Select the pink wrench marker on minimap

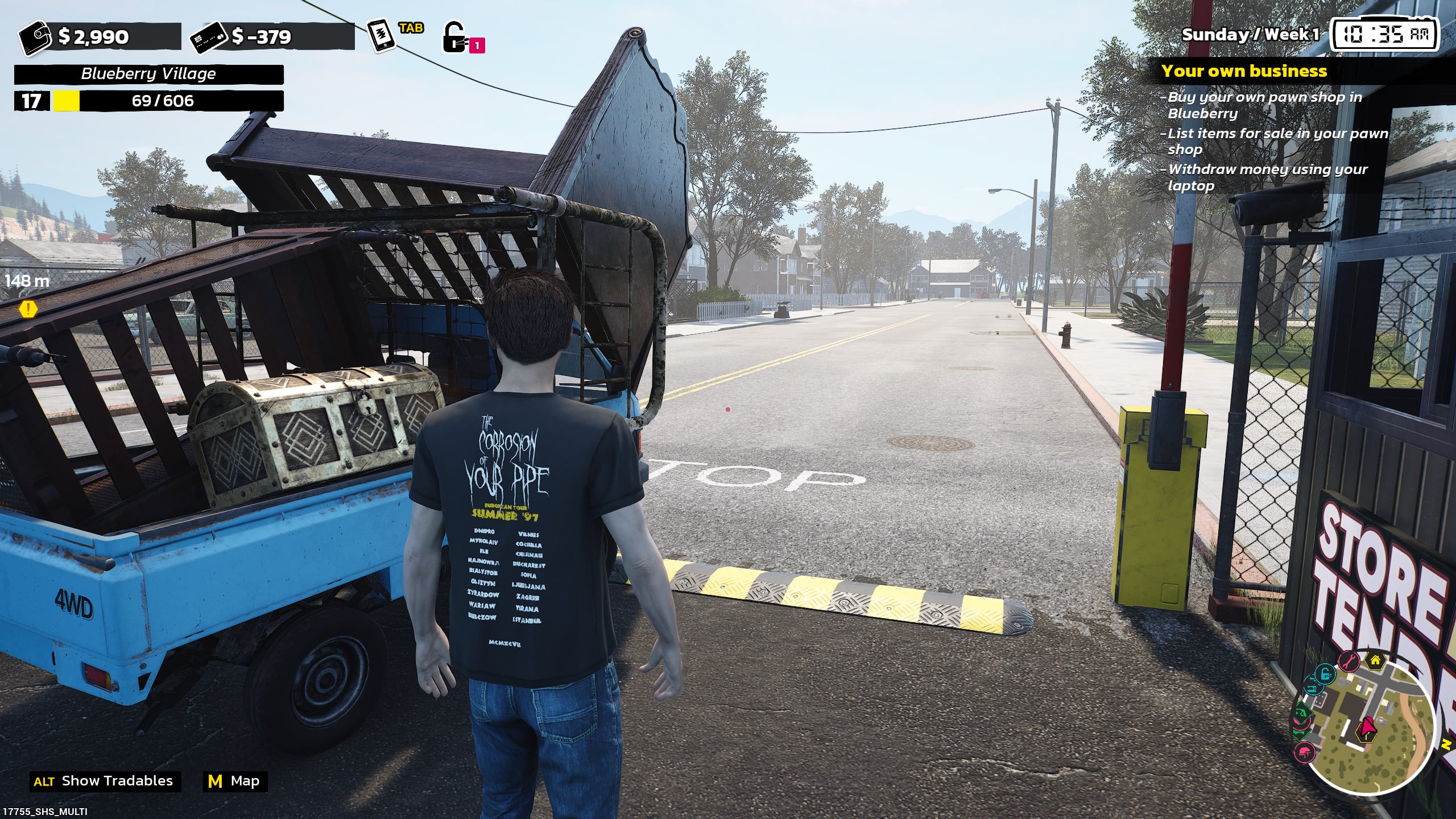coord(1348,661)
